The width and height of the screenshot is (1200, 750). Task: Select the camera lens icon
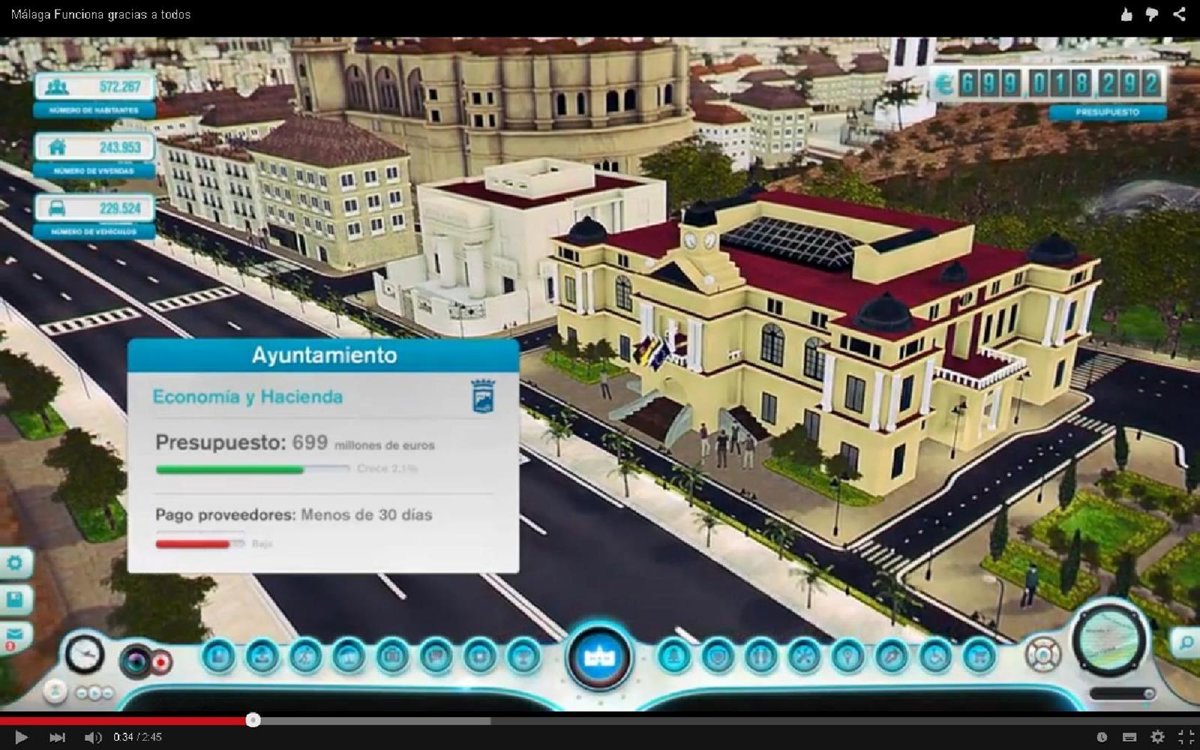[x=135, y=662]
